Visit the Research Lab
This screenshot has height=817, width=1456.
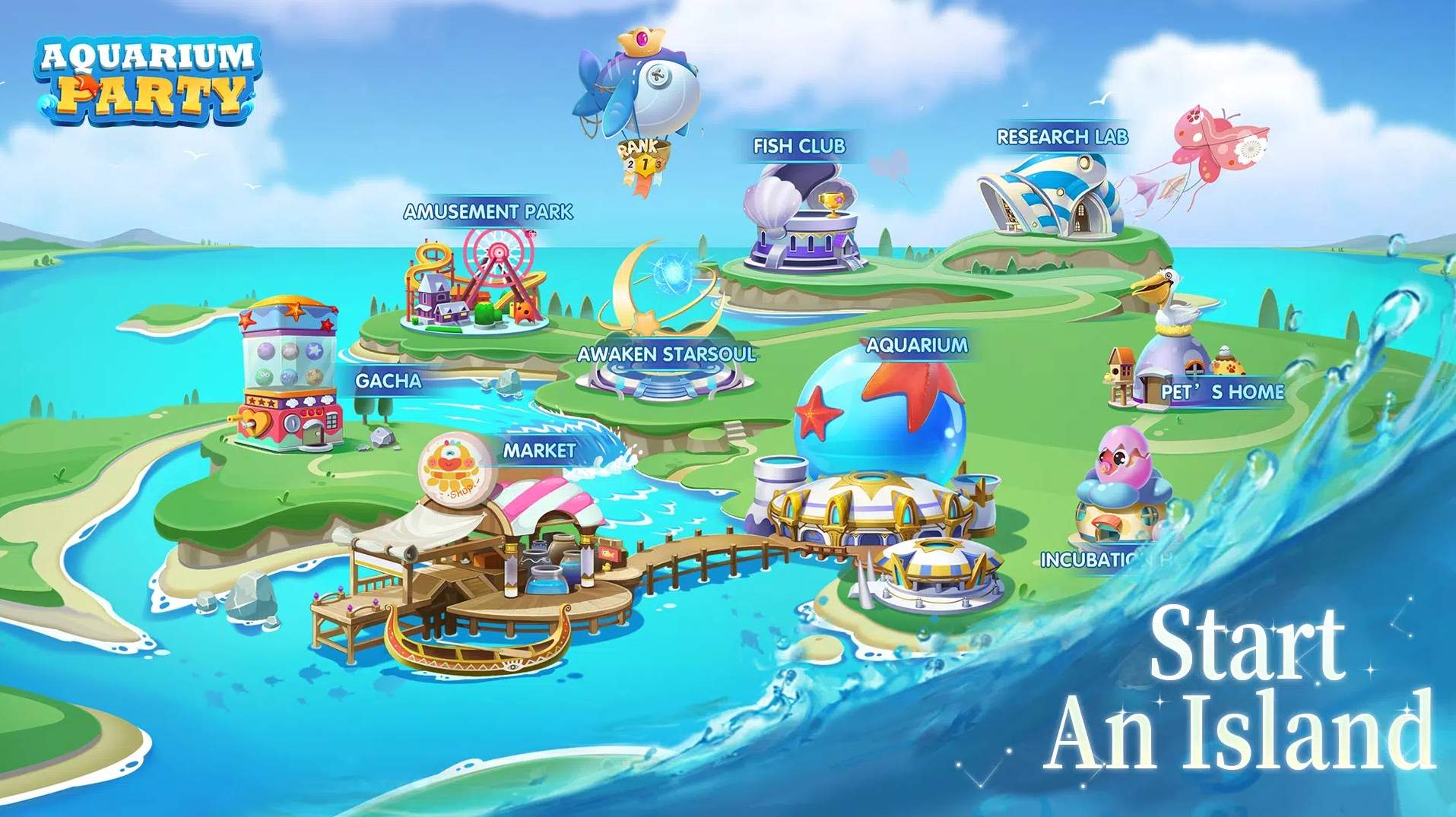[x=1053, y=194]
